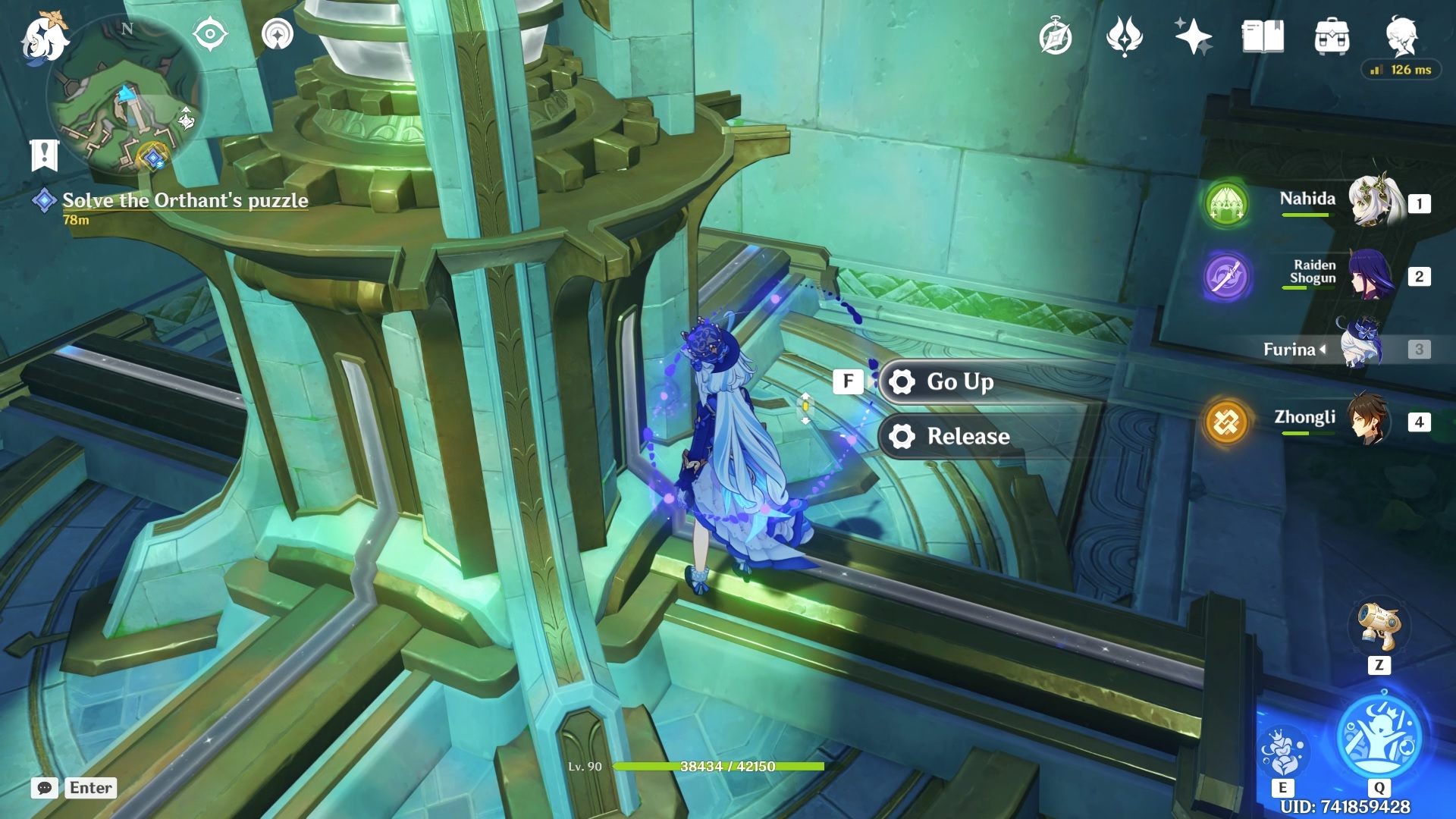Select the Solve the Orthant's puzzle tracker
The width and height of the screenshot is (1456, 819).
click(185, 200)
